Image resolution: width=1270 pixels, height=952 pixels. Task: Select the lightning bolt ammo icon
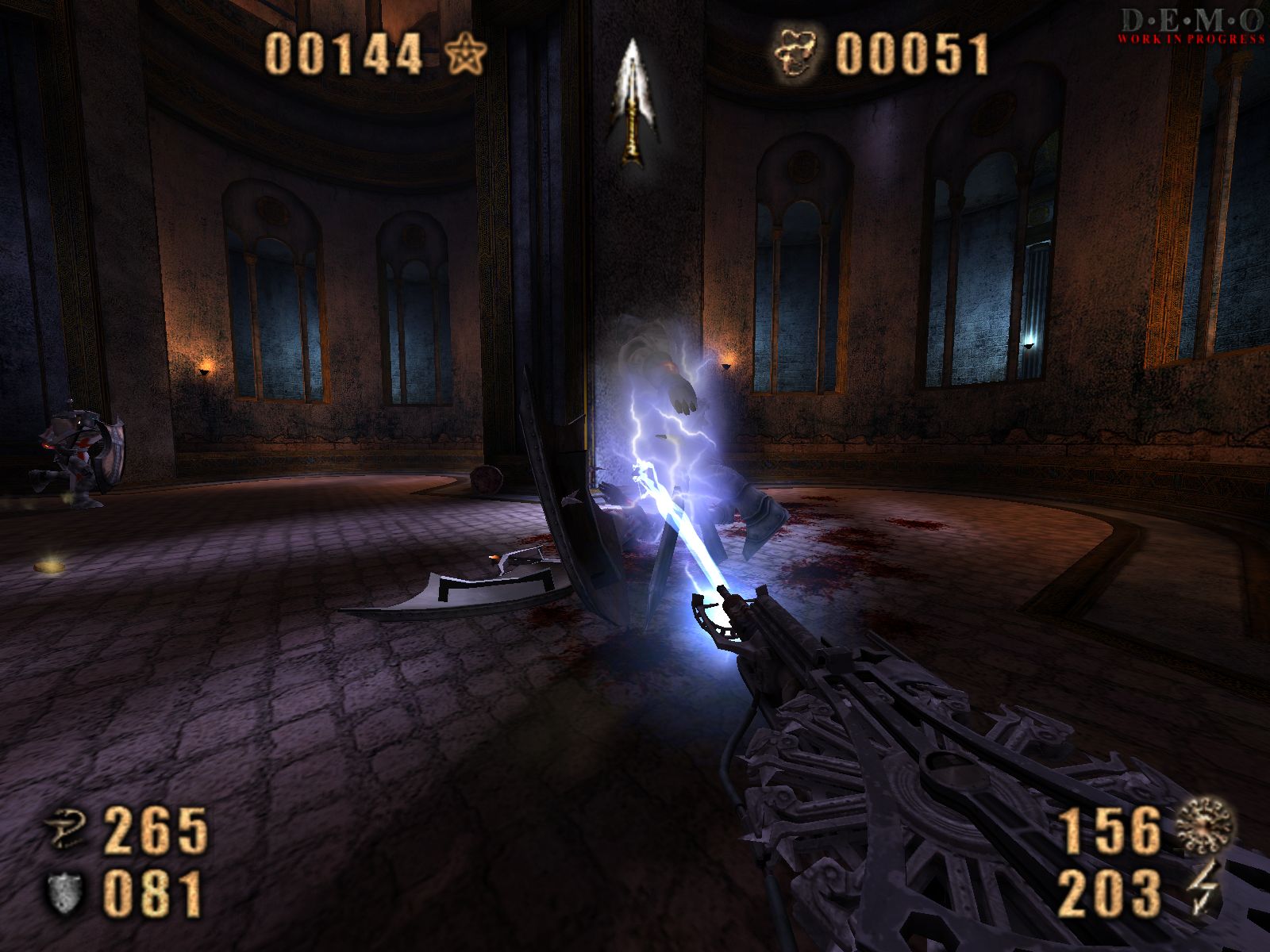tap(1203, 889)
